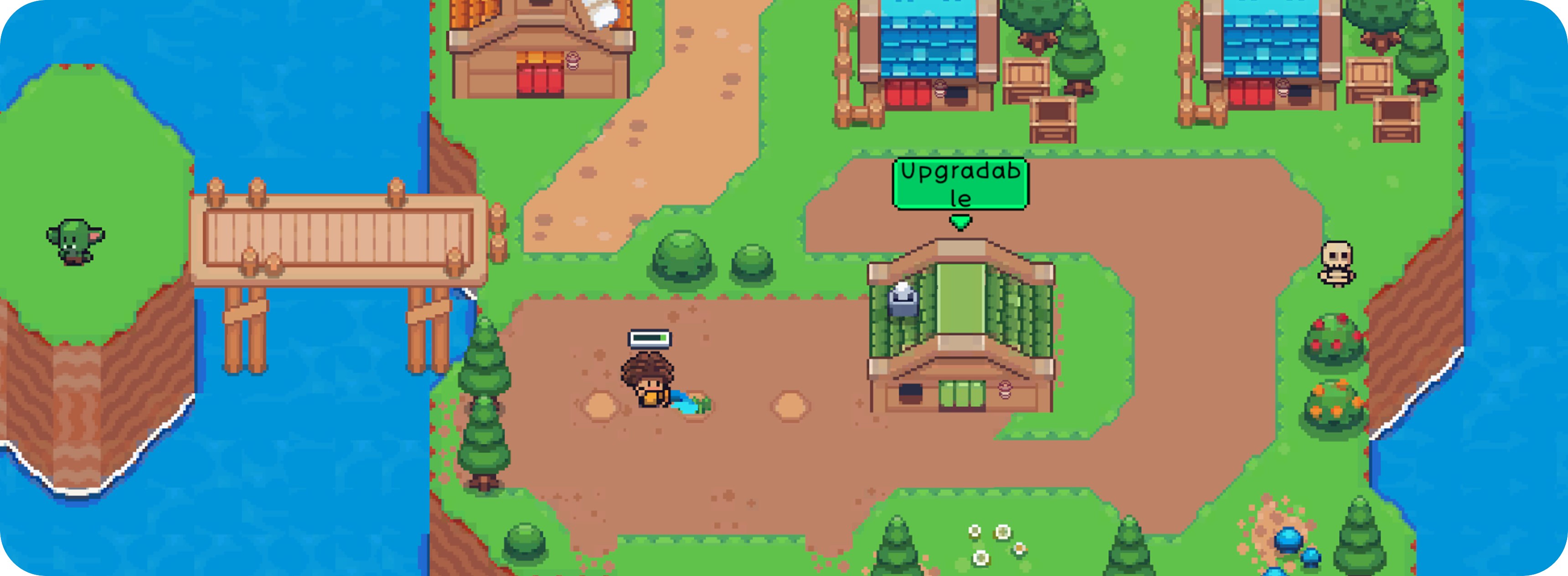Expand the green arrow below the Upgradable sign
This screenshot has width=1568, height=576.
click(960, 222)
